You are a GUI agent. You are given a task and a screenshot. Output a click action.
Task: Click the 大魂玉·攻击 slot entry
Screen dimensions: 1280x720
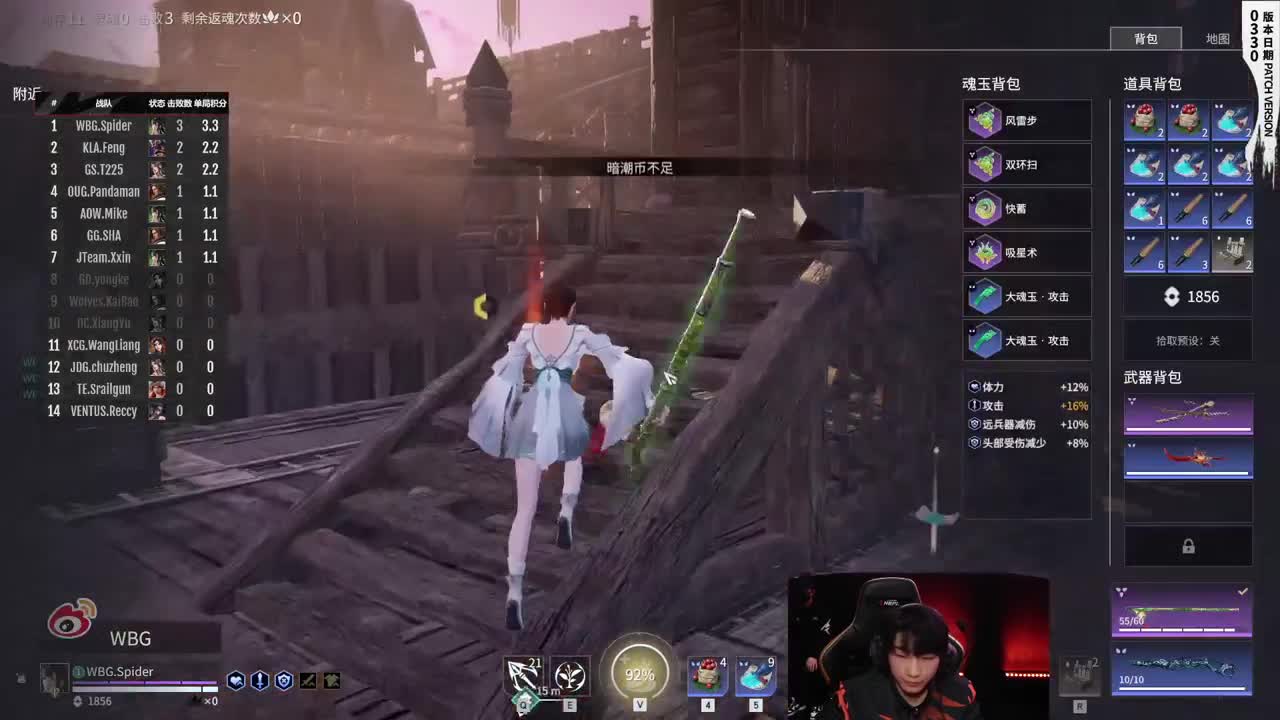tap(1028, 296)
